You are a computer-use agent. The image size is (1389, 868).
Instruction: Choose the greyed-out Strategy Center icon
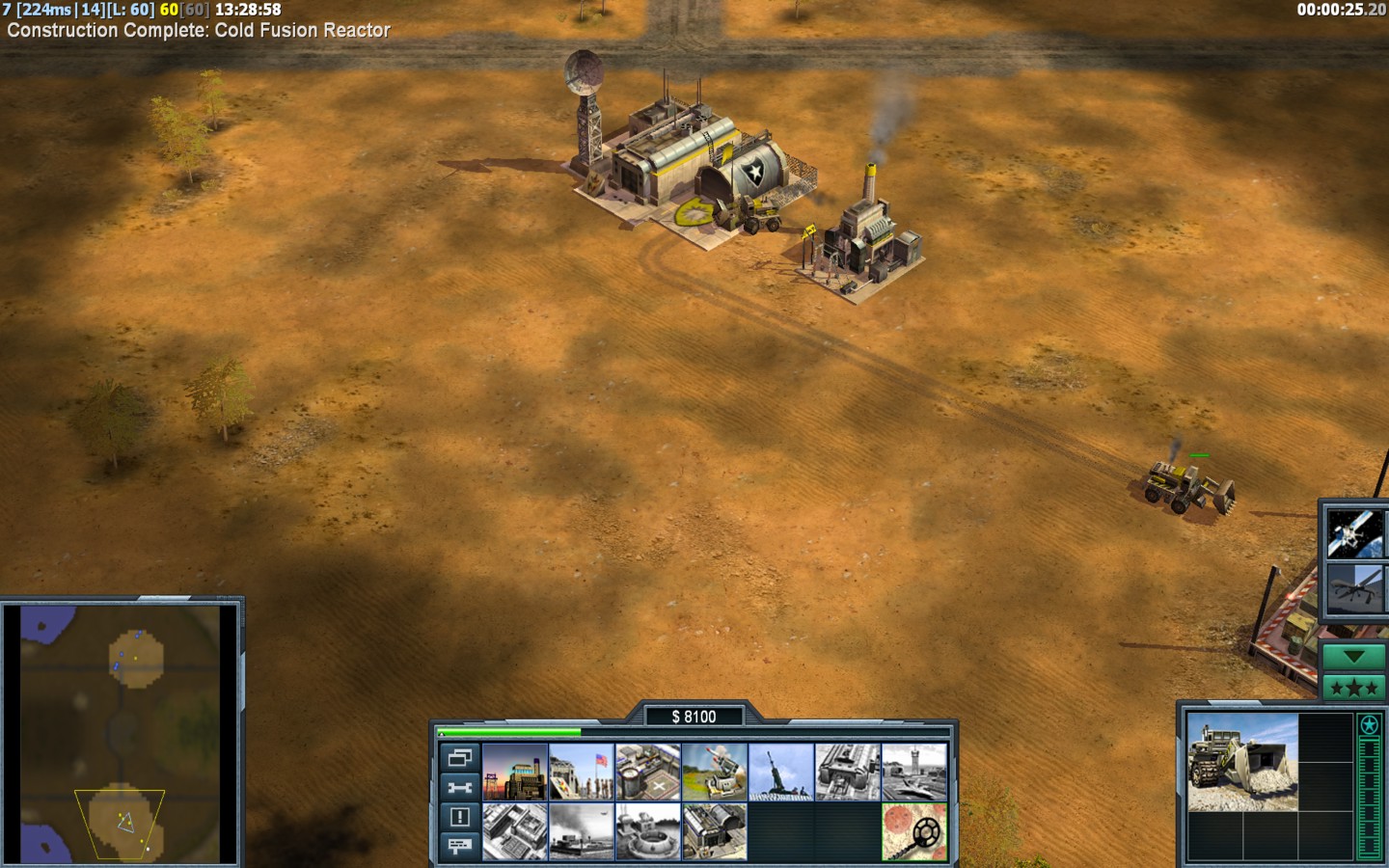click(x=515, y=831)
